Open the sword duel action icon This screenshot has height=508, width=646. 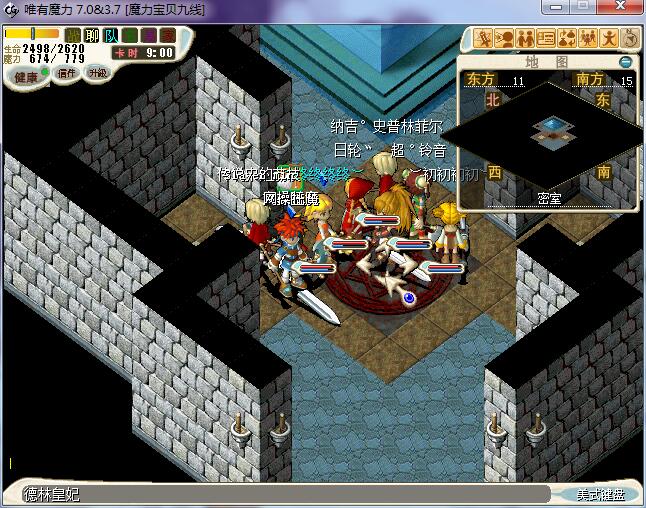pos(483,39)
